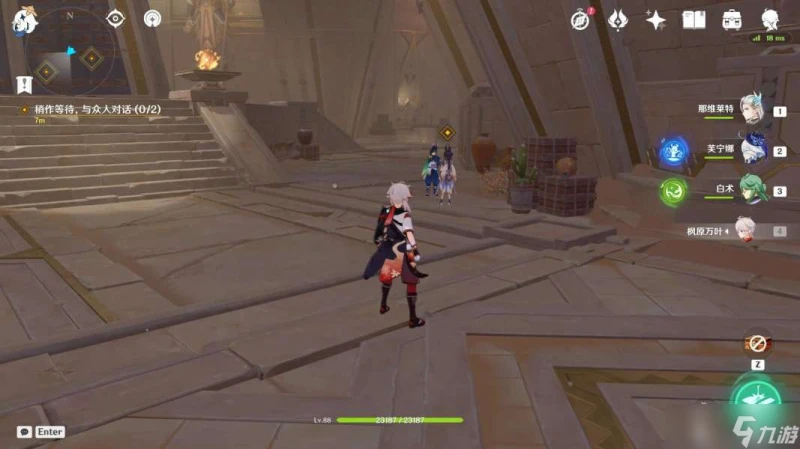Image resolution: width=800 pixels, height=449 pixels.
Task: Open the inventory backpack icon
Action: (x=732, y=19)
